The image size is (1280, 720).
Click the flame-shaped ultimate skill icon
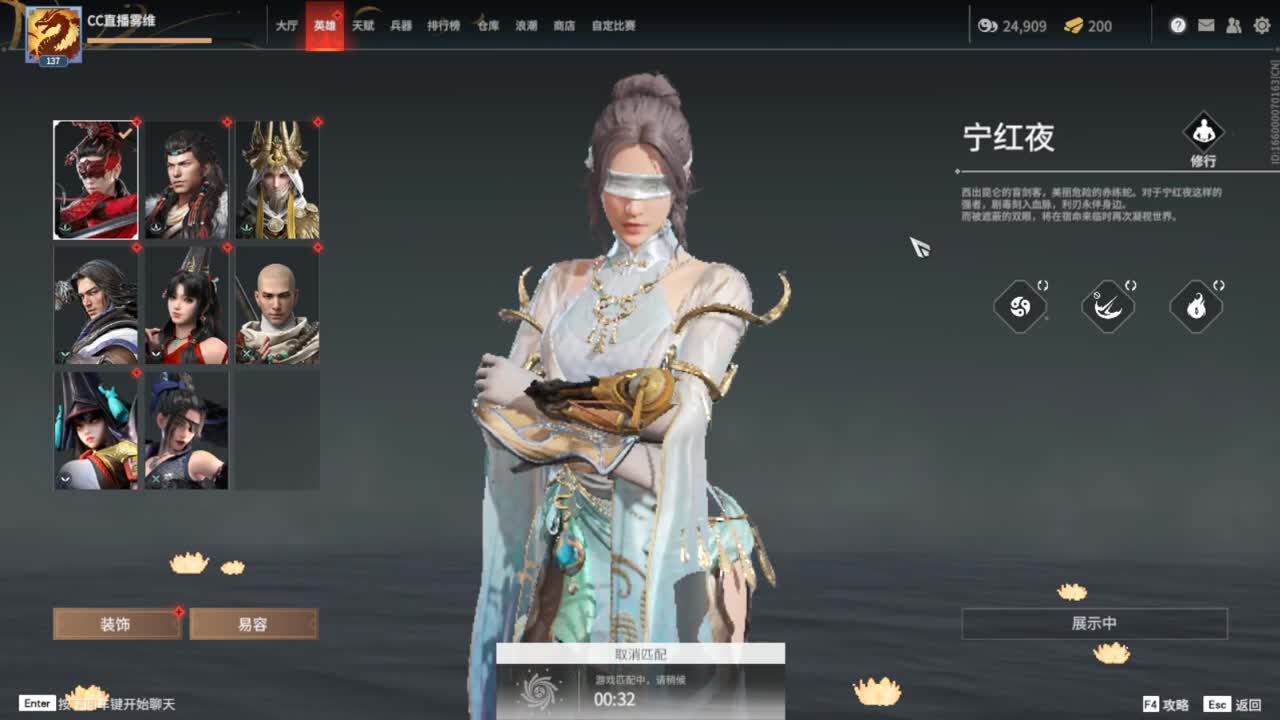(1196, 307)
